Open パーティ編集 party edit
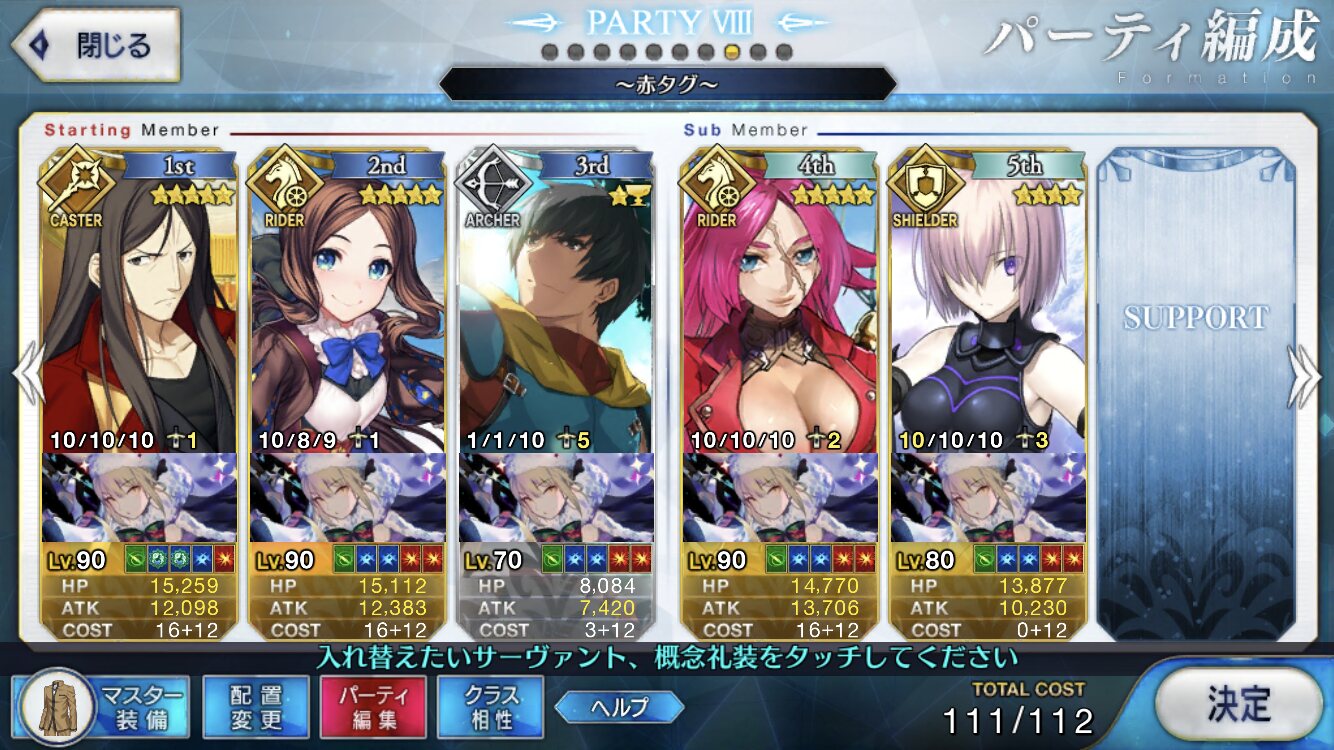This screenshot has width=1334, height=750. (x=373, y=707)
